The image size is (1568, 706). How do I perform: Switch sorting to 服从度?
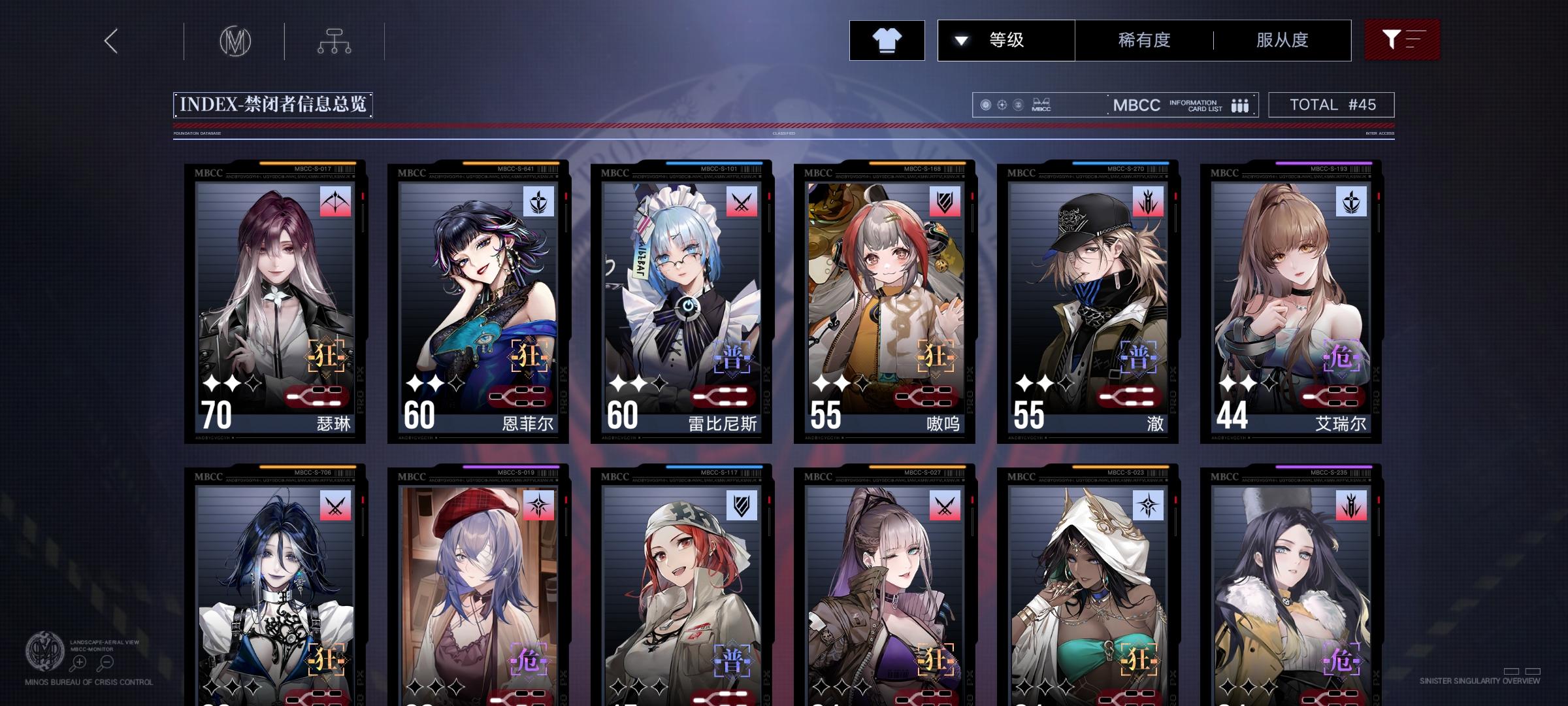(1282, 40)
